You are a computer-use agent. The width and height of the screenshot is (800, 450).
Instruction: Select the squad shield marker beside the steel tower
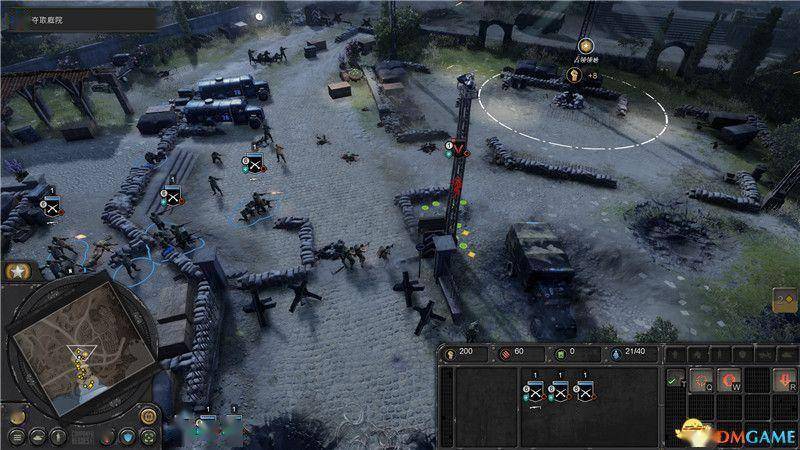pyautogui.click(x=456, y=149)
